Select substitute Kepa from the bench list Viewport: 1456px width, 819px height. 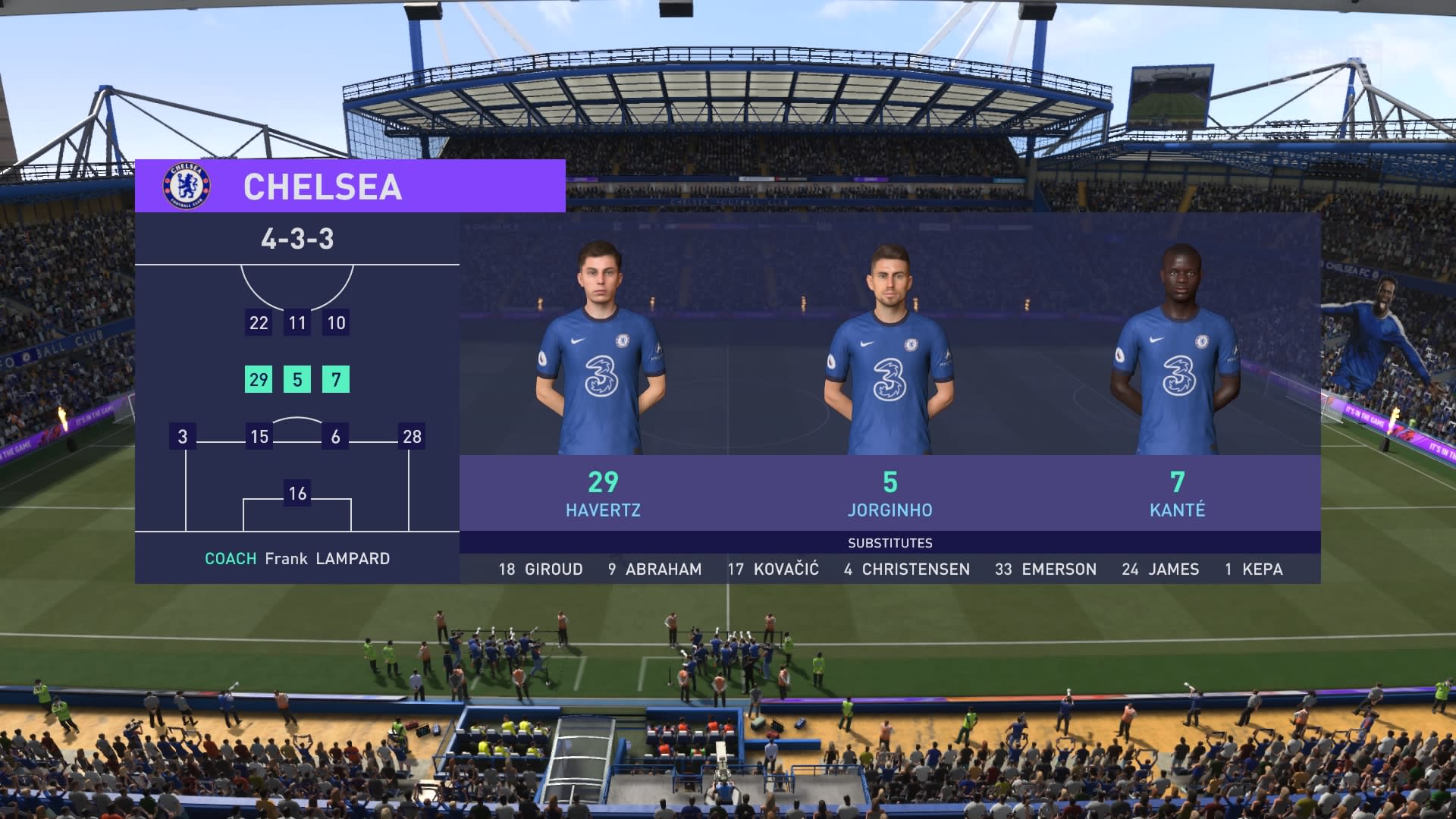pyautogui.click(x=1254, y=569)
